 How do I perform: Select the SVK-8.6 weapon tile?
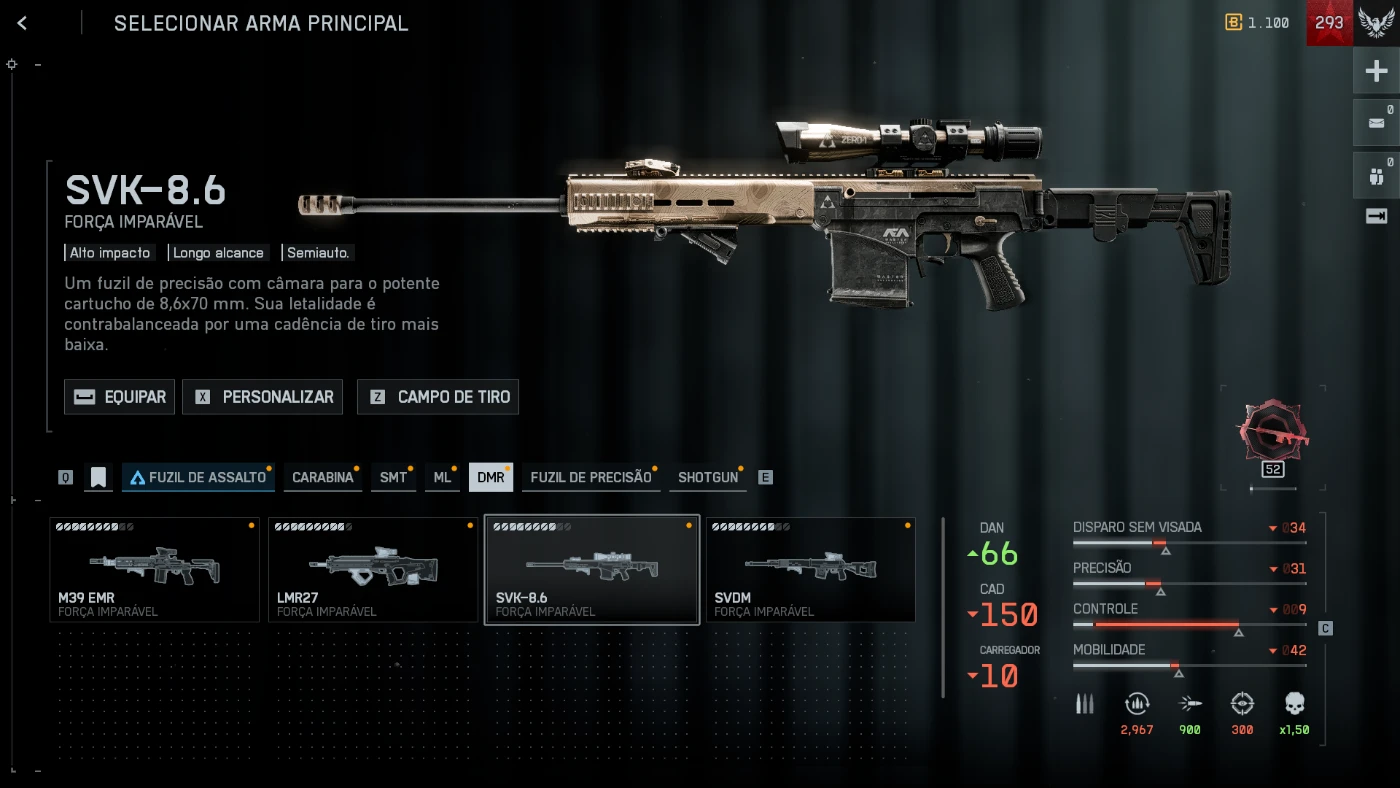tap(592, 570)
